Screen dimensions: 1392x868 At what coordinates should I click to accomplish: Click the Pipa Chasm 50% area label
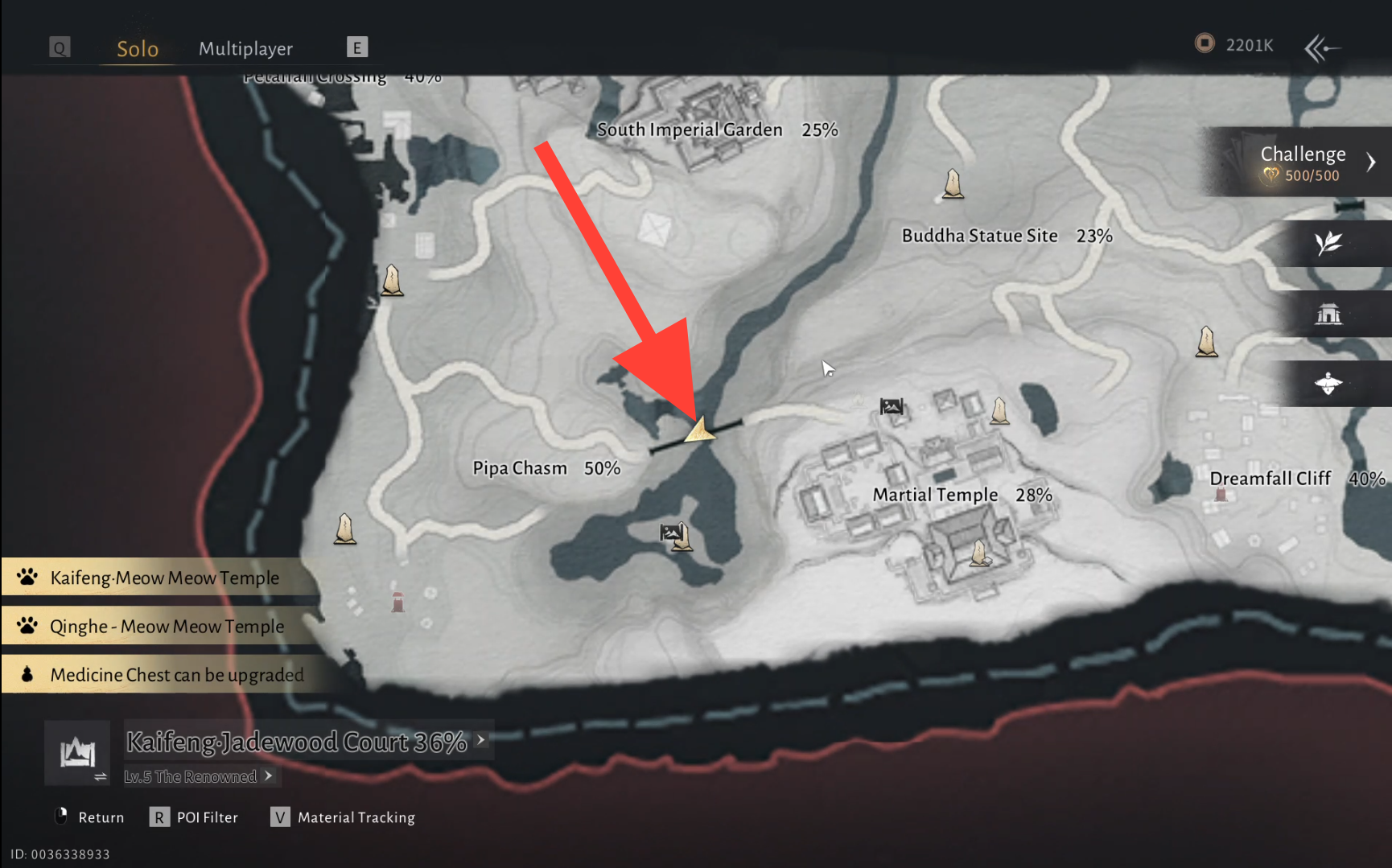pos(546,468)
